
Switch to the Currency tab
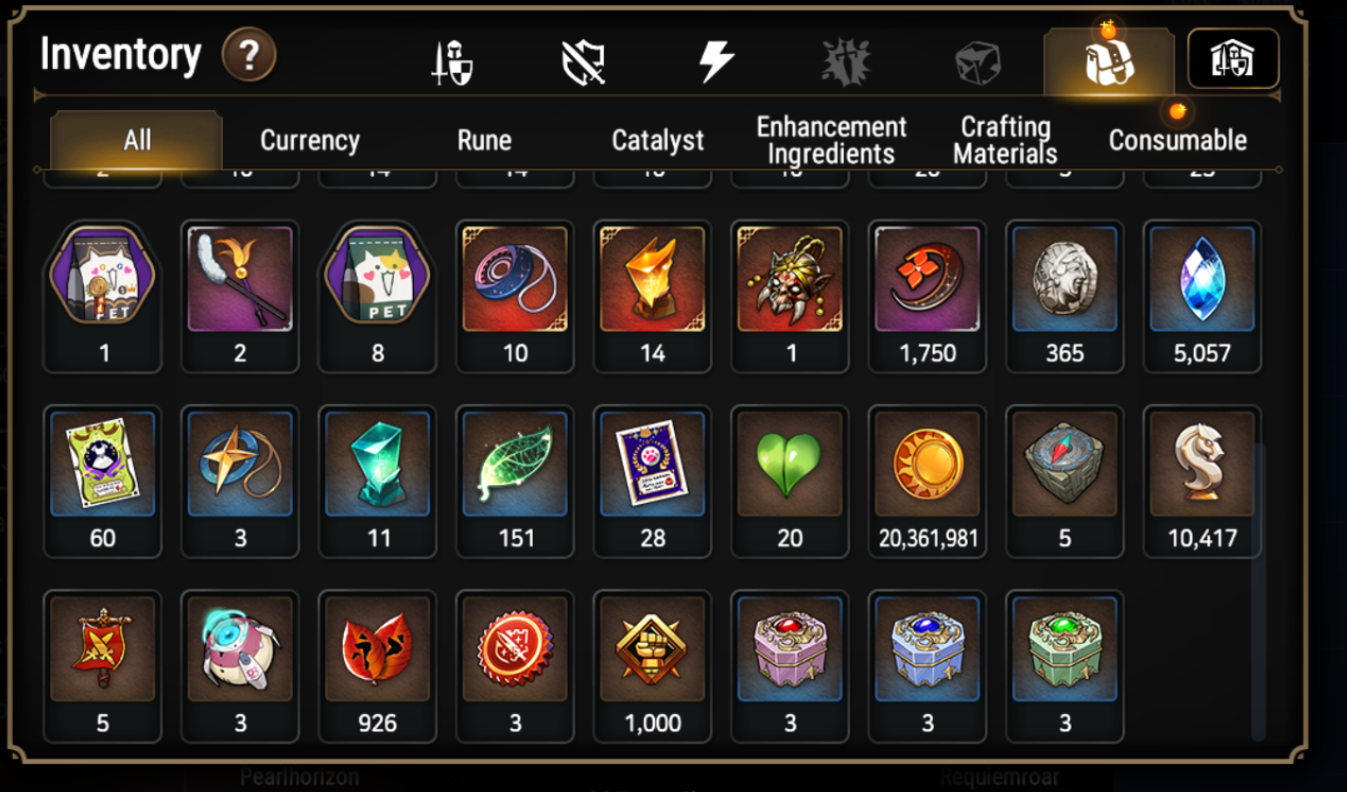click(x=309, y=140)
